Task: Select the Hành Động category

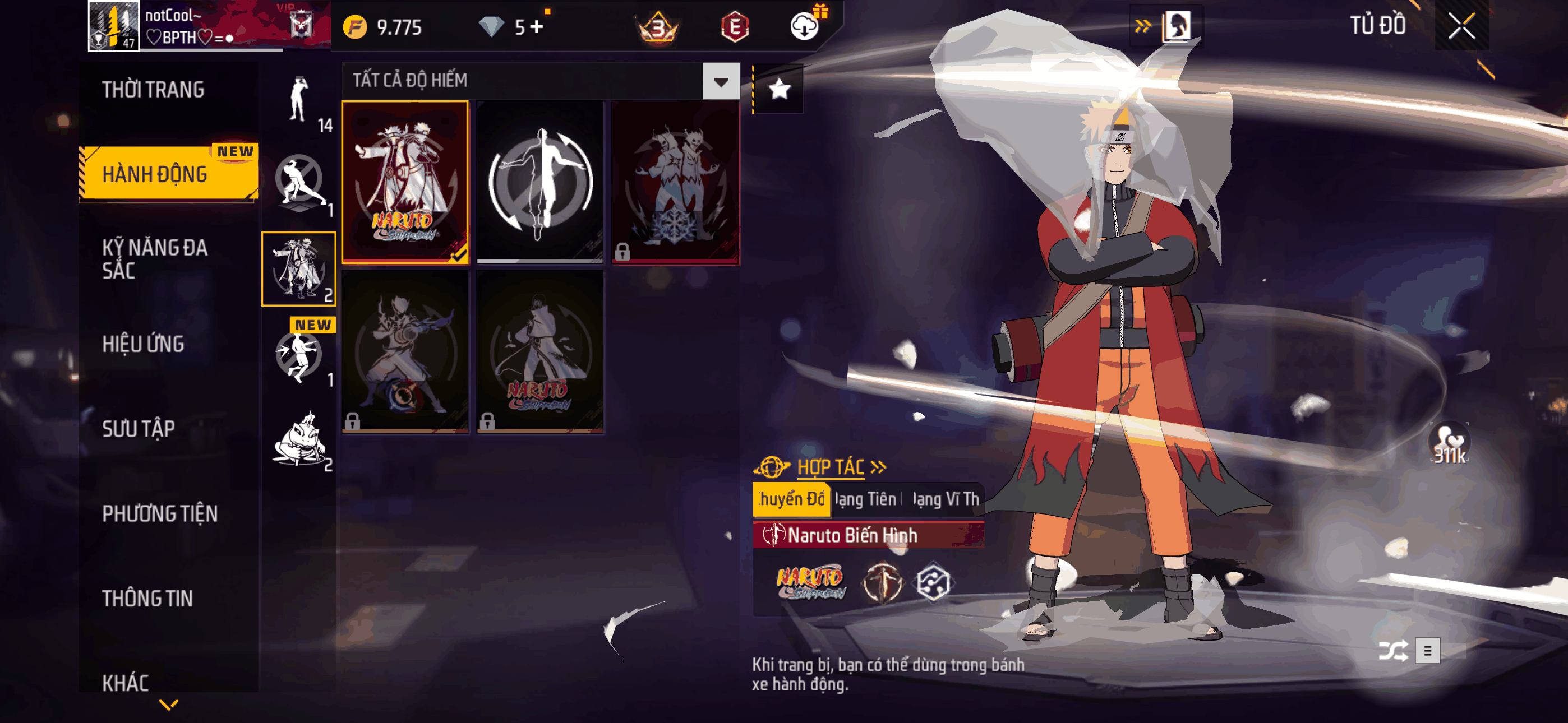Action: [155, 174]
